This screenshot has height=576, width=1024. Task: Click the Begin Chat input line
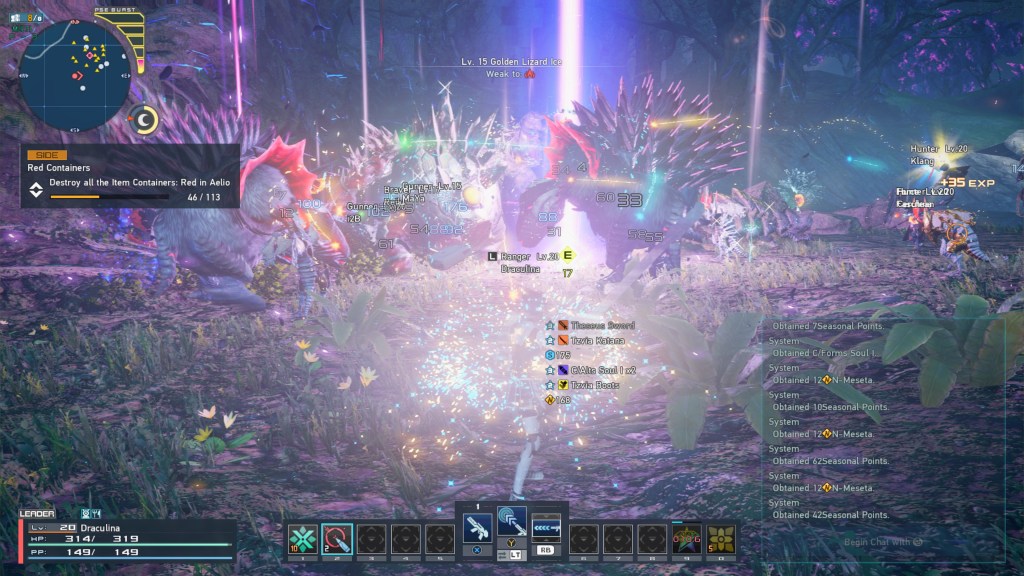pos(880,542)
